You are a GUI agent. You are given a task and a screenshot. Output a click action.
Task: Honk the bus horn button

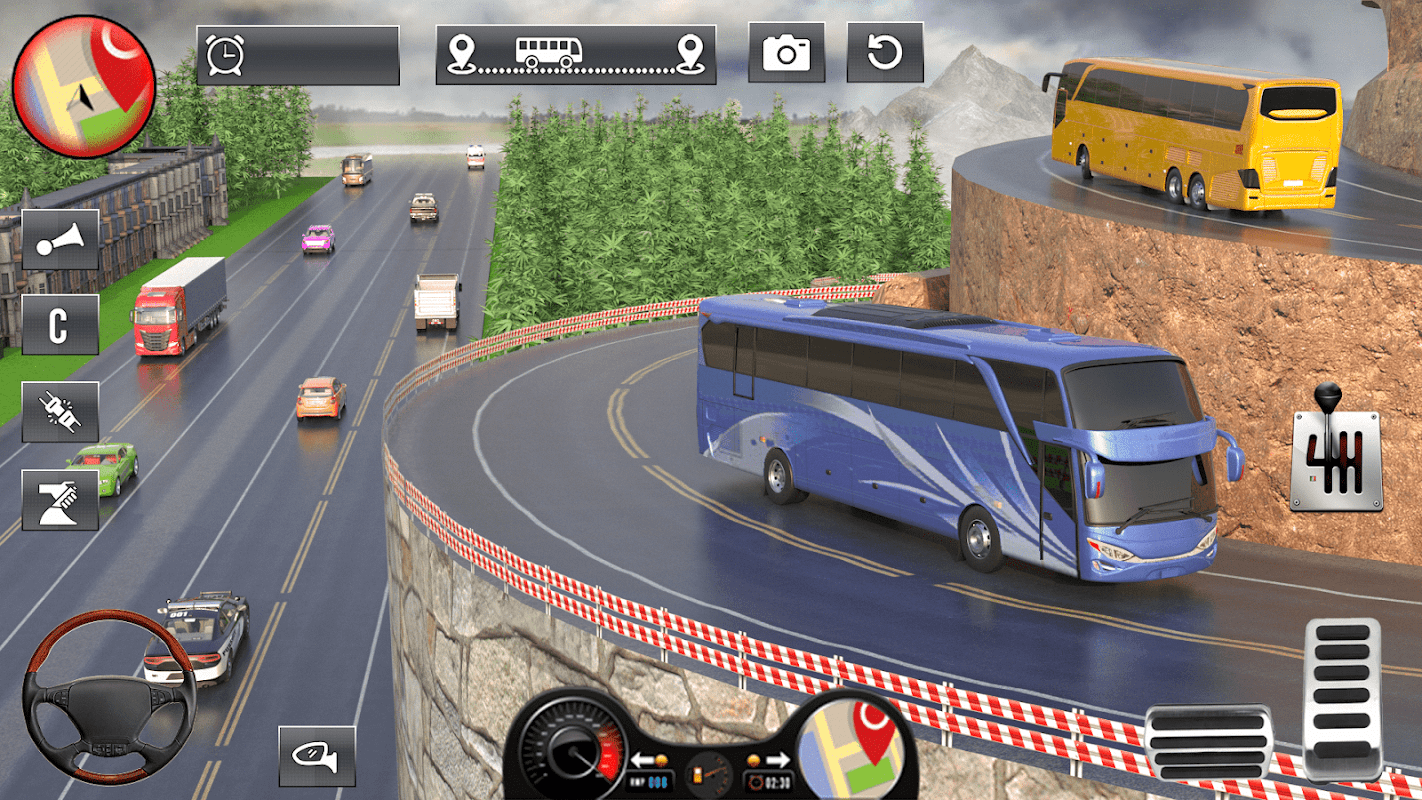pos(60,240)
